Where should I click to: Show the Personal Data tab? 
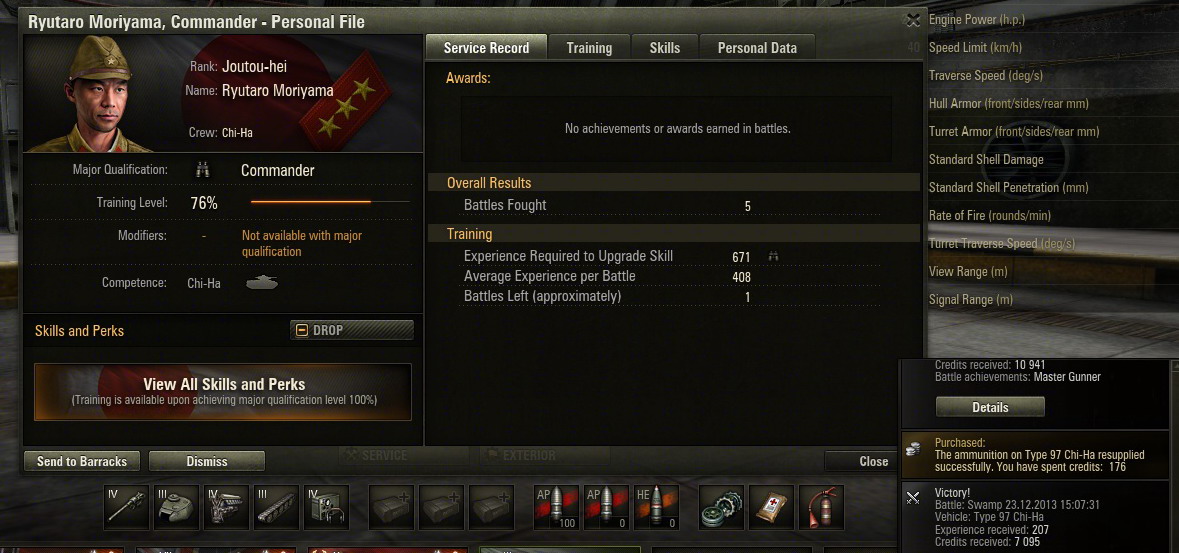click(757, 47)
